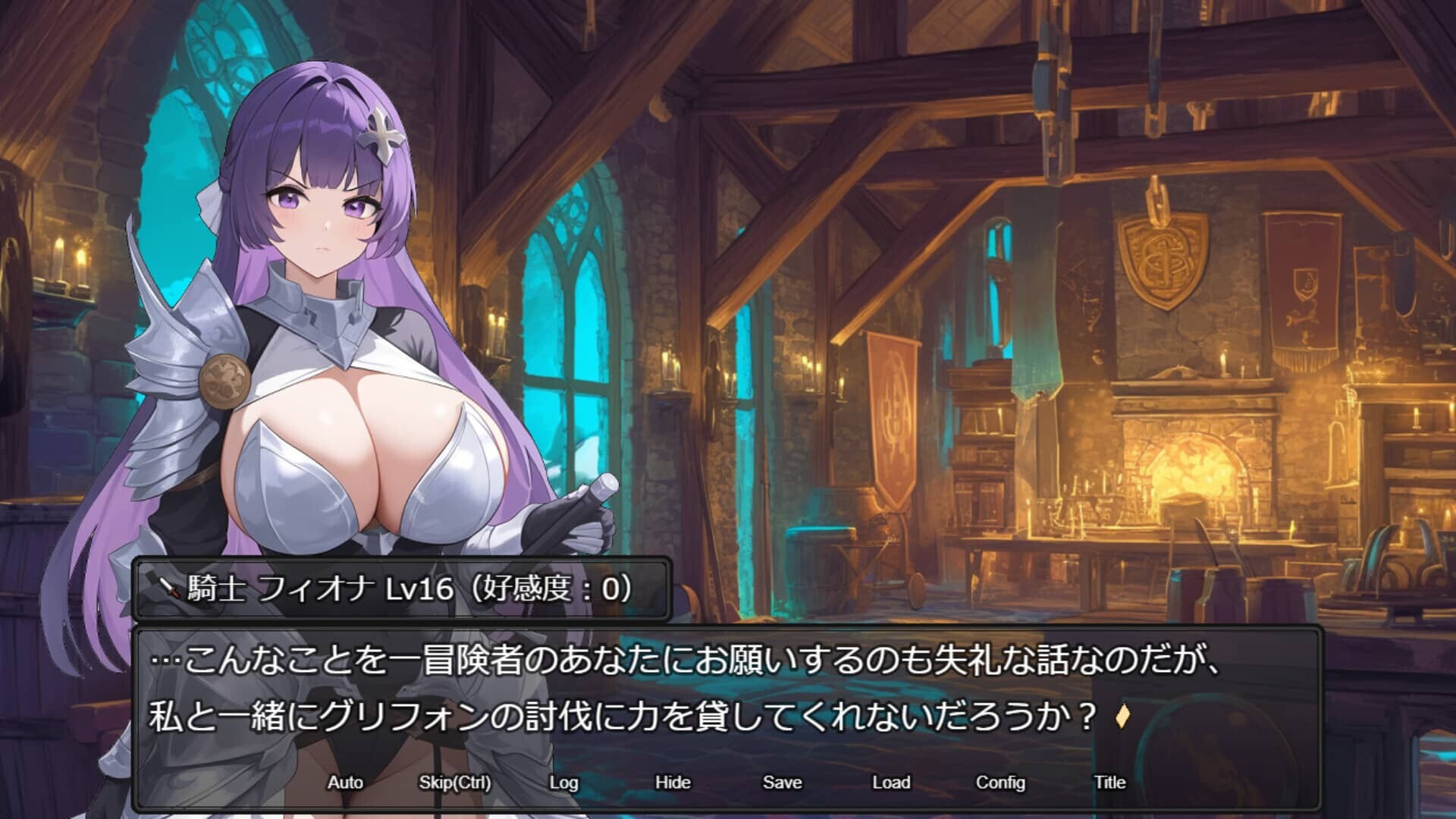This screenshot has width=1456, height=819.
Task: Advance dialogue via the diamond continue marker
Action: point(1124,717)
